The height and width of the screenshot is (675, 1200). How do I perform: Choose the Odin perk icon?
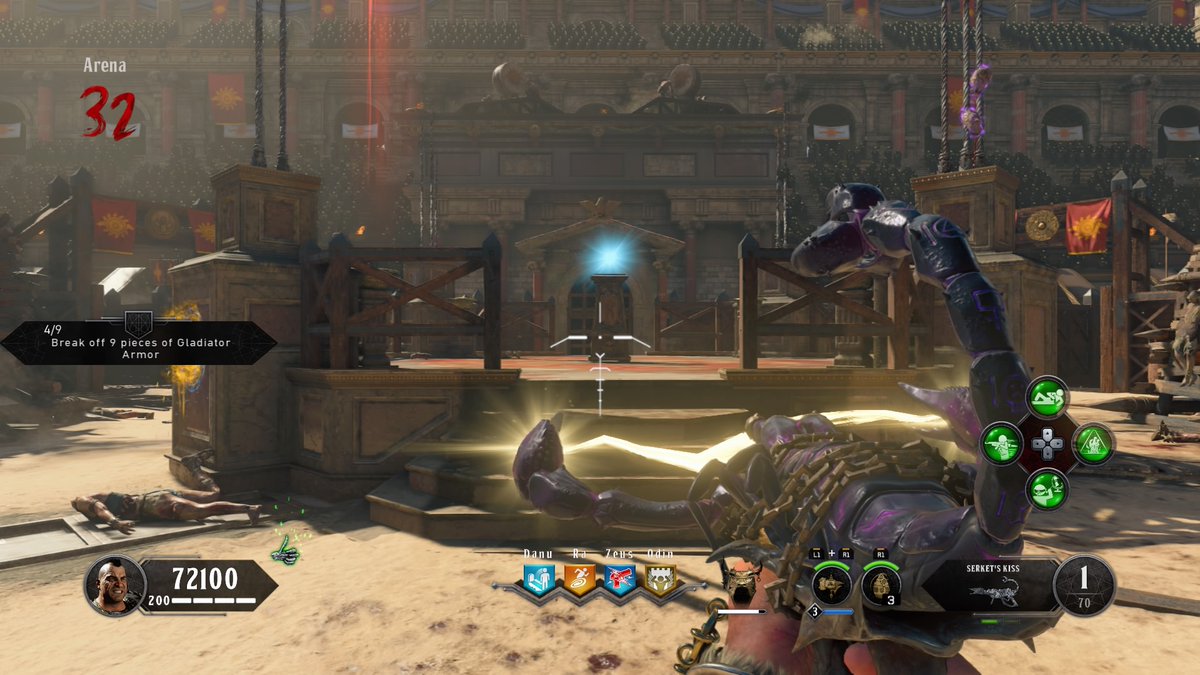(659, 579)
